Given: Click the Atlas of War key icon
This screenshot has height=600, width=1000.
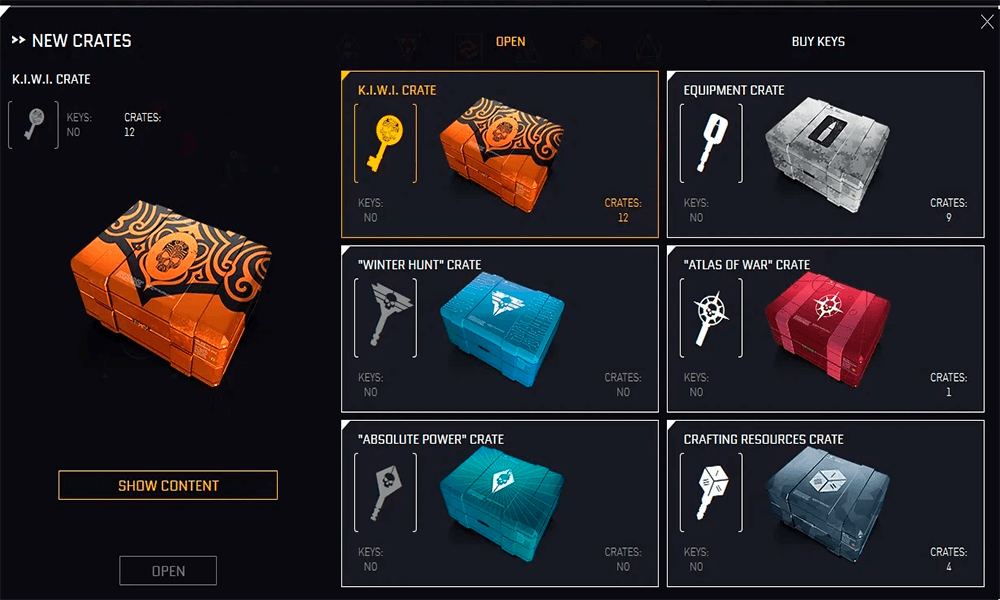Looking at the screenshot, I should pos(711,318).
